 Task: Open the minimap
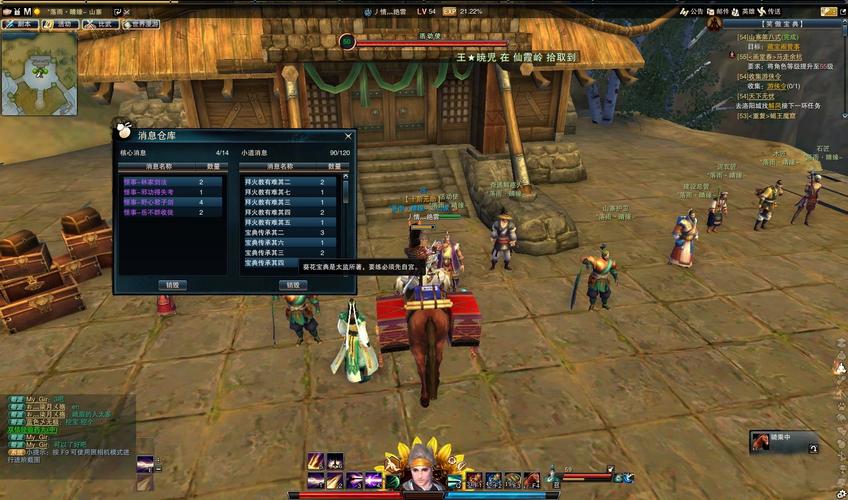tap(38, 73)
